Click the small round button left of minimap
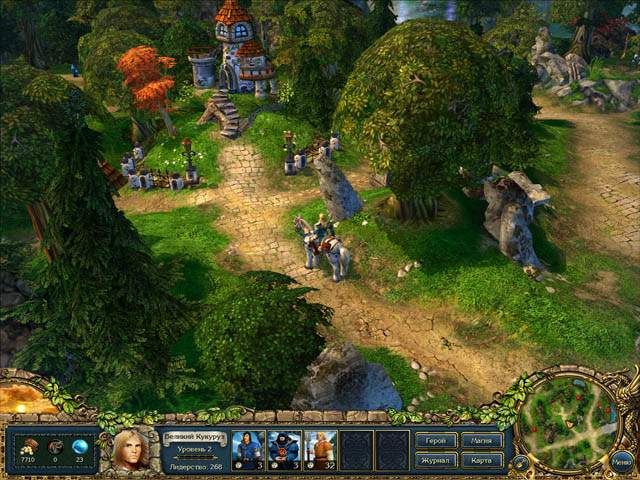The height and width of the screenshot is (480, 640). [520, 463]
